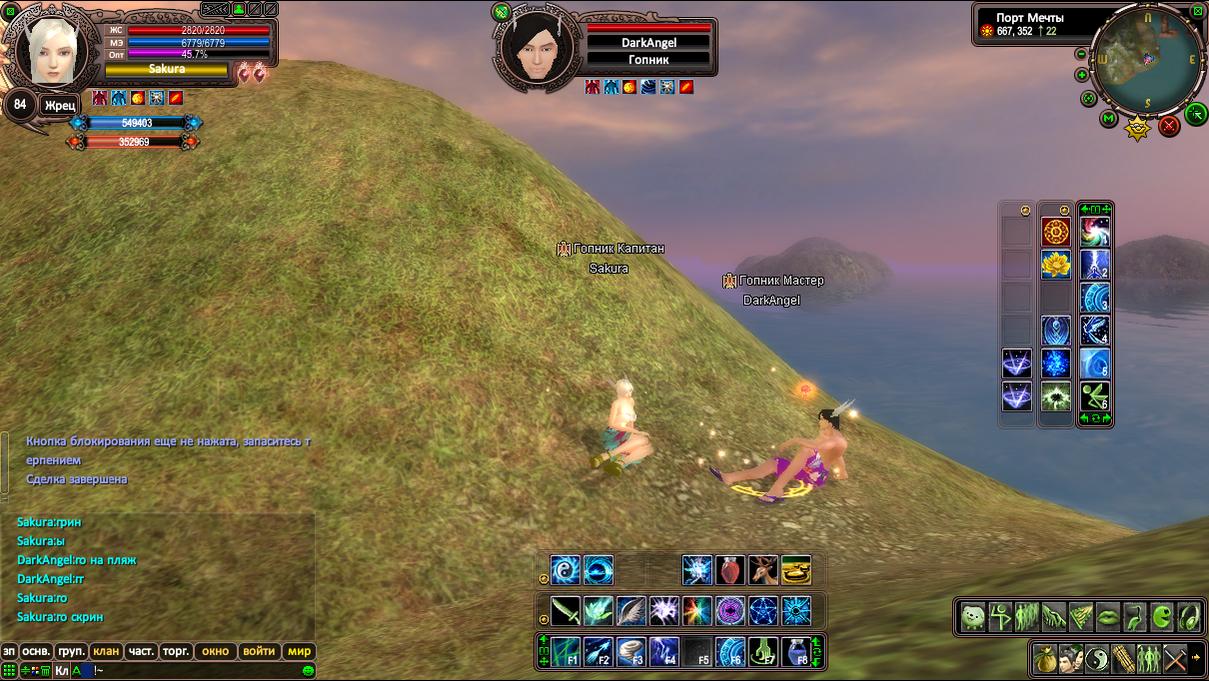Cast the F4 lightning skill
Screen dimensions: 1209x681
[664, 652]
